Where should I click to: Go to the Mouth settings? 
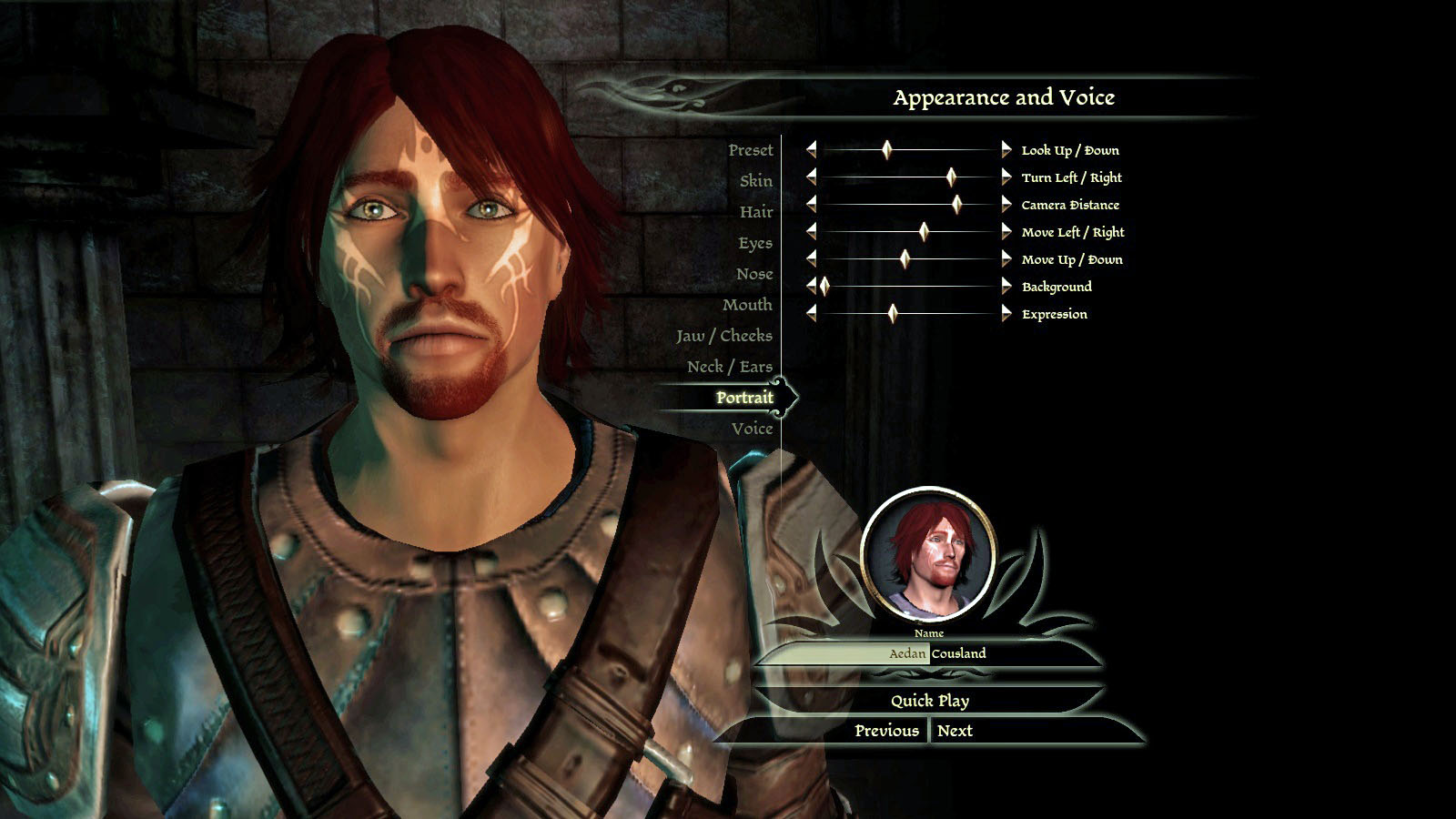pyautogui.click(x=746, y=305)
